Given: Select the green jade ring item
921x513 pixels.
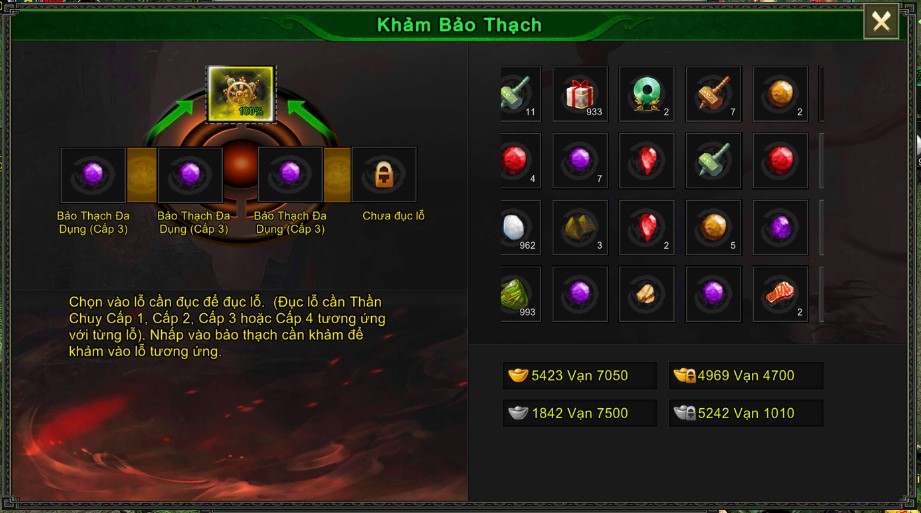Looking at the screenshot, I should 646,94.
